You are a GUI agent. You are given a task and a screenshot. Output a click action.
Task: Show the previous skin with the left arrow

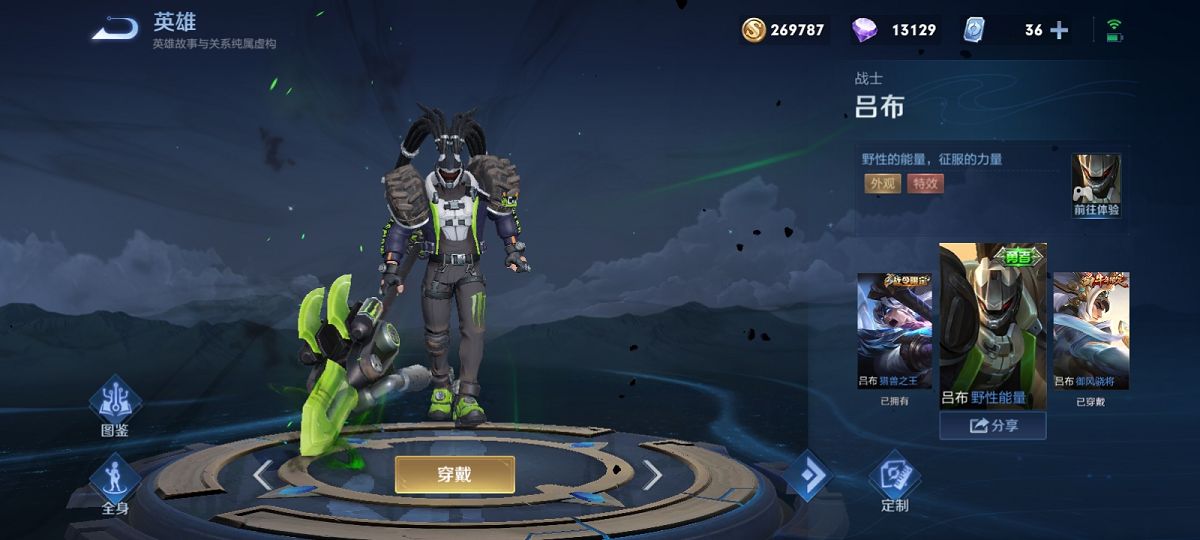click(x=263, y=475)
